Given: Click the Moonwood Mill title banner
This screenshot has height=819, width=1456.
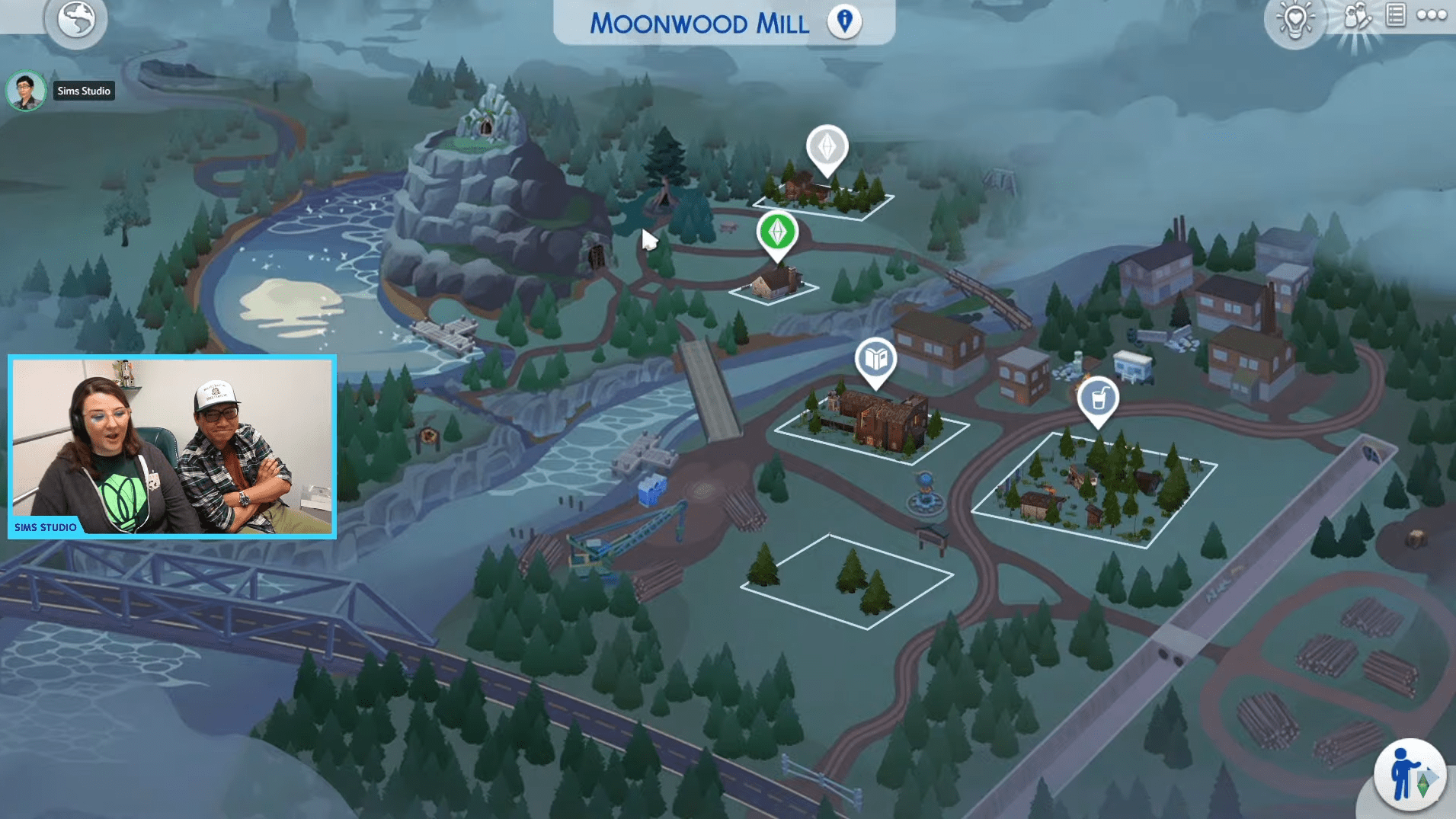Looking at the screenshot, I should click(x=699, y=24).
